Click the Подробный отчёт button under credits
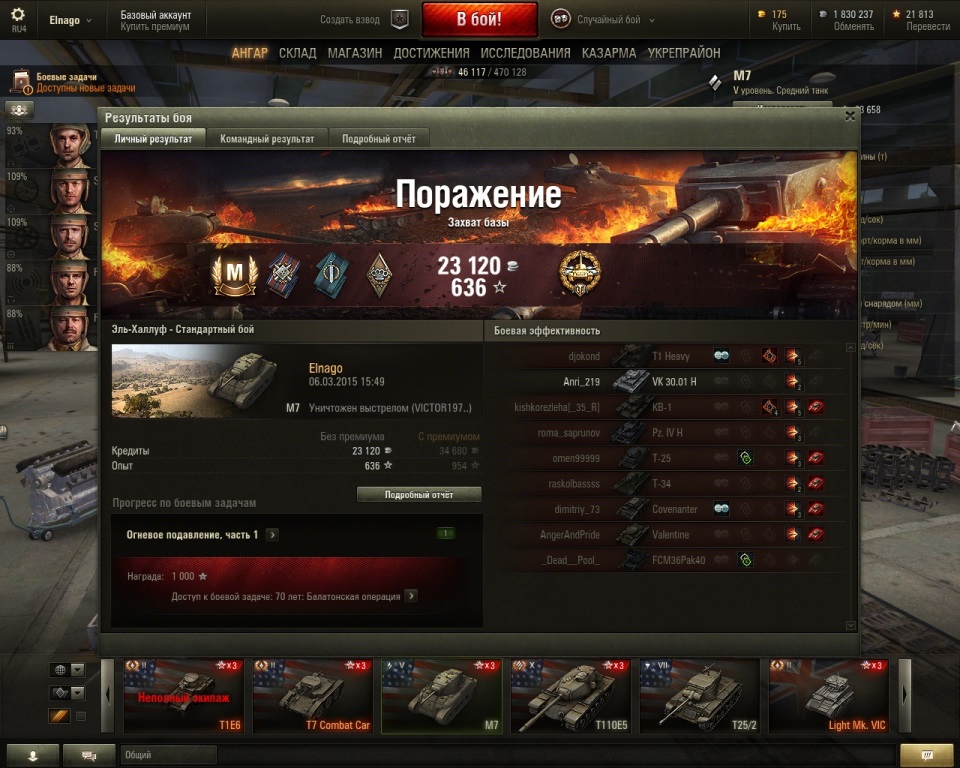 click(x=419, y=494)
